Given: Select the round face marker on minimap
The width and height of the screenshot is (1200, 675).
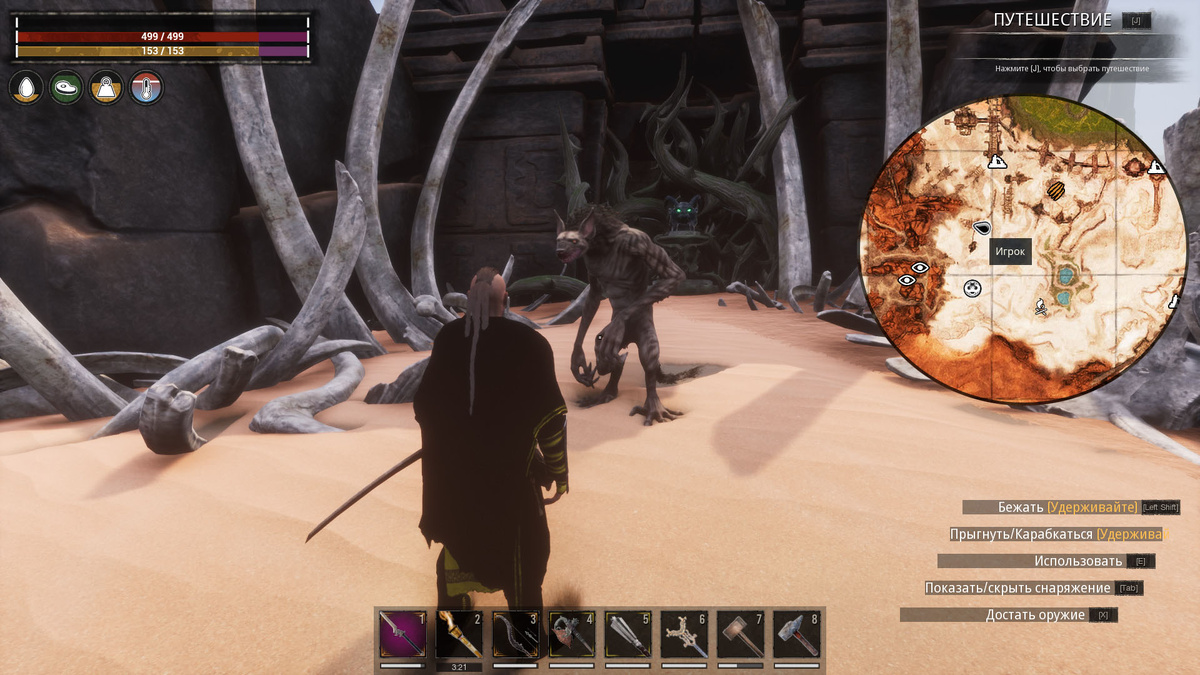Looking at the screenshot, I should coord(972,289).
